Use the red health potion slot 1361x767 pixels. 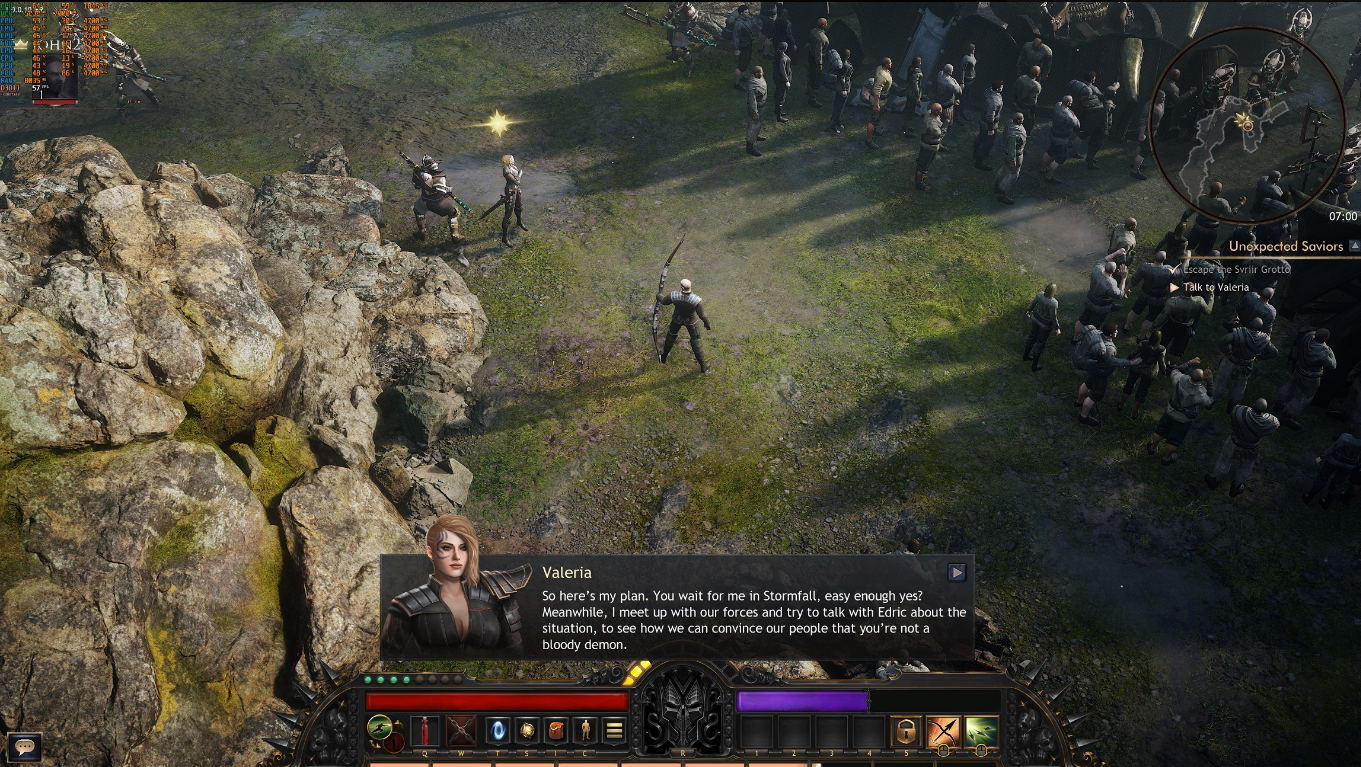(x=425, y=730)
